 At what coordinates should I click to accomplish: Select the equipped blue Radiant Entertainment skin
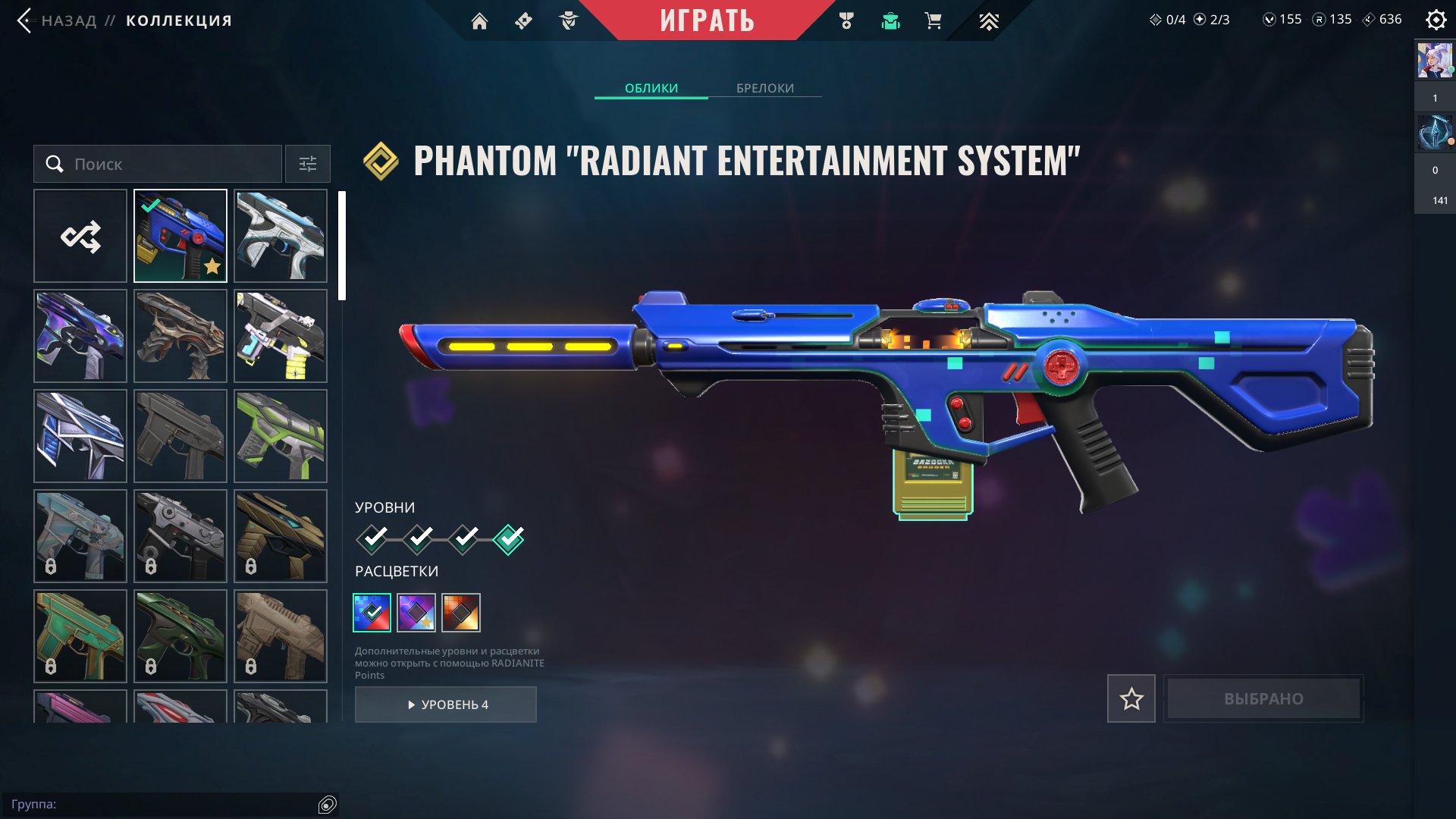(180, 236)
